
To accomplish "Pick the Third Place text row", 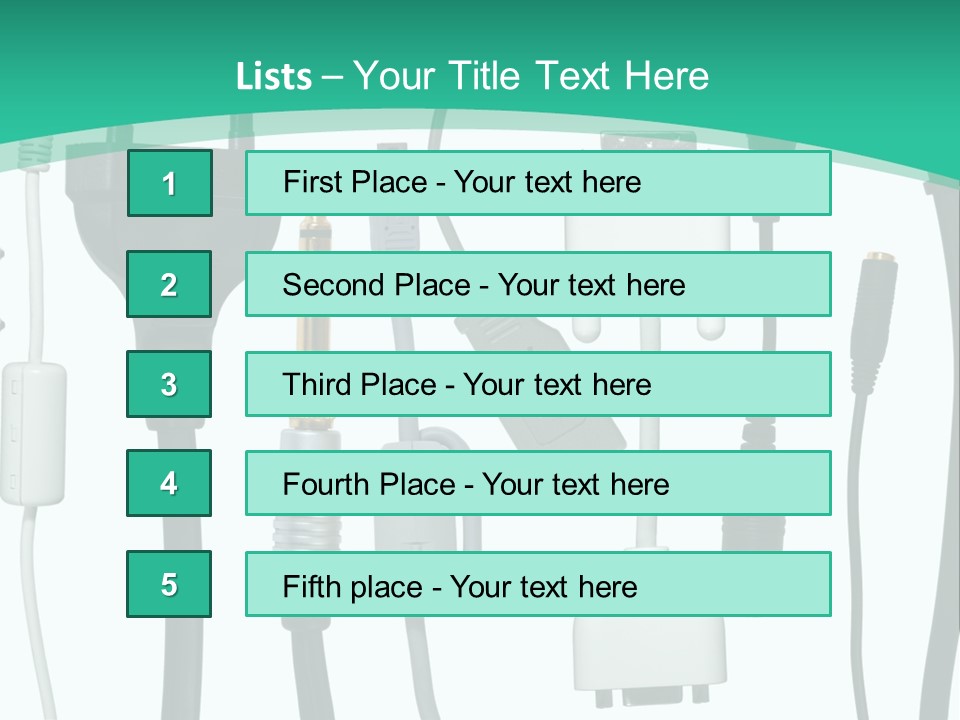I will 538,384.
